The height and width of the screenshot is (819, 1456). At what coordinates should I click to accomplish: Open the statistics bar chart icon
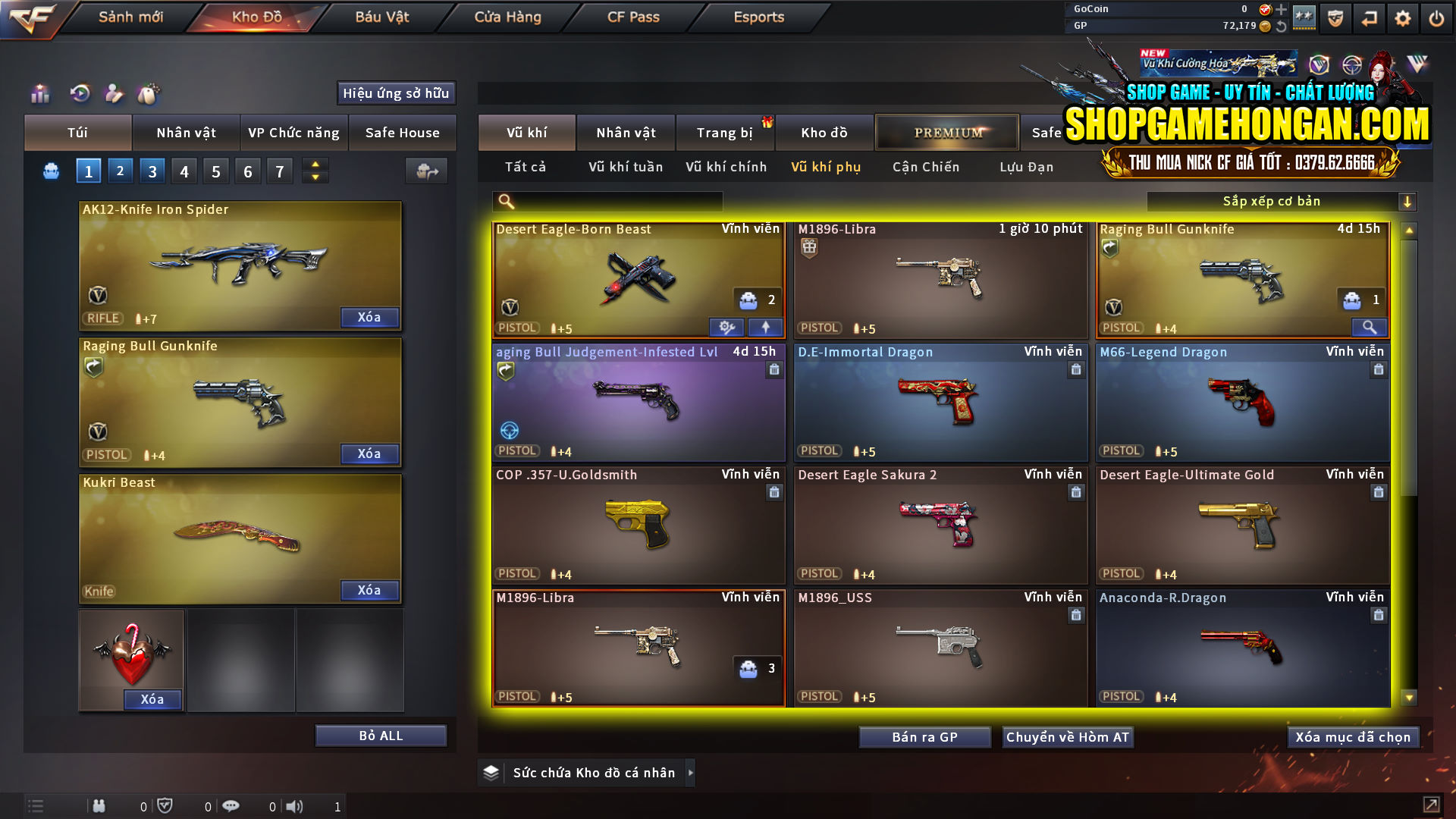click(x=39, y=93)
